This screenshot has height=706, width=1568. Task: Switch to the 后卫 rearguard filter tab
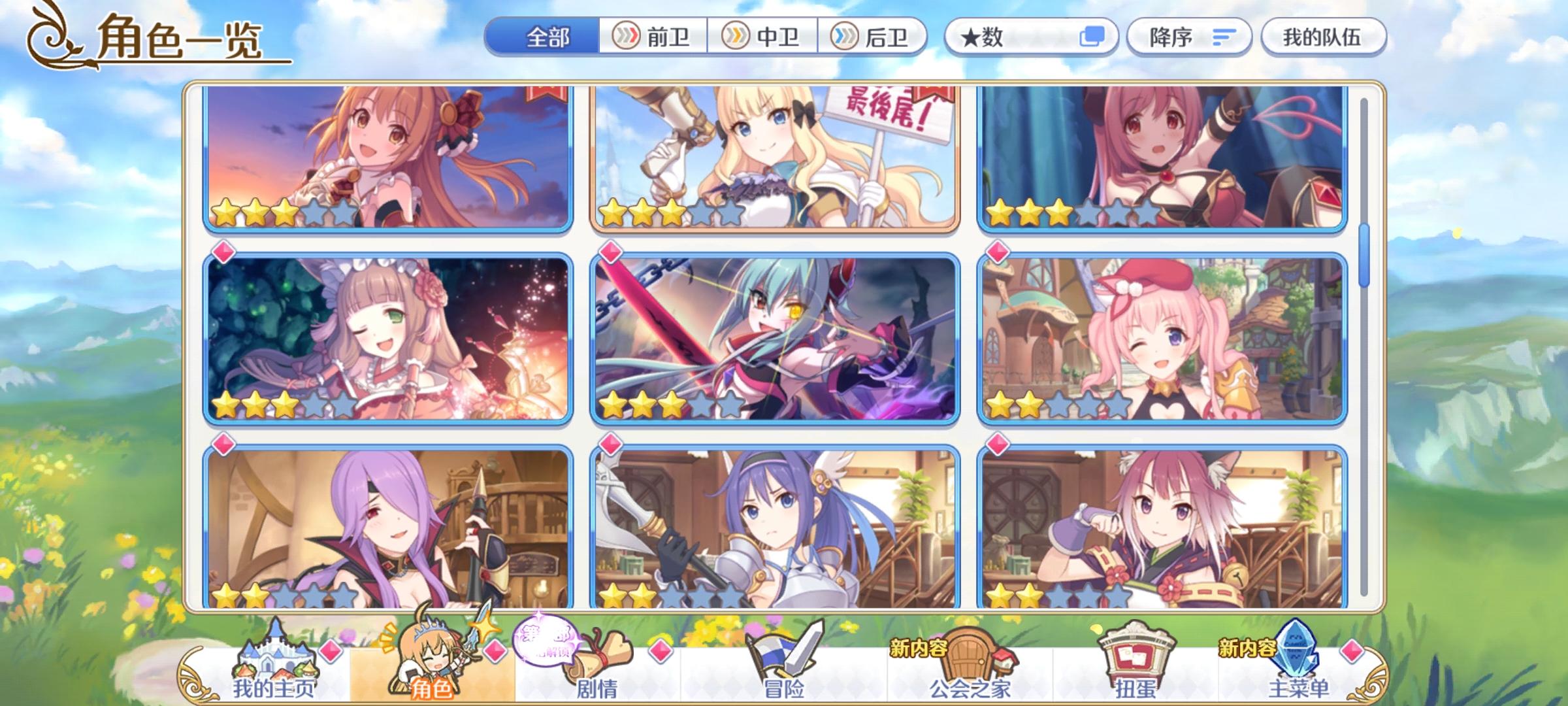click(x=875, y=37)
